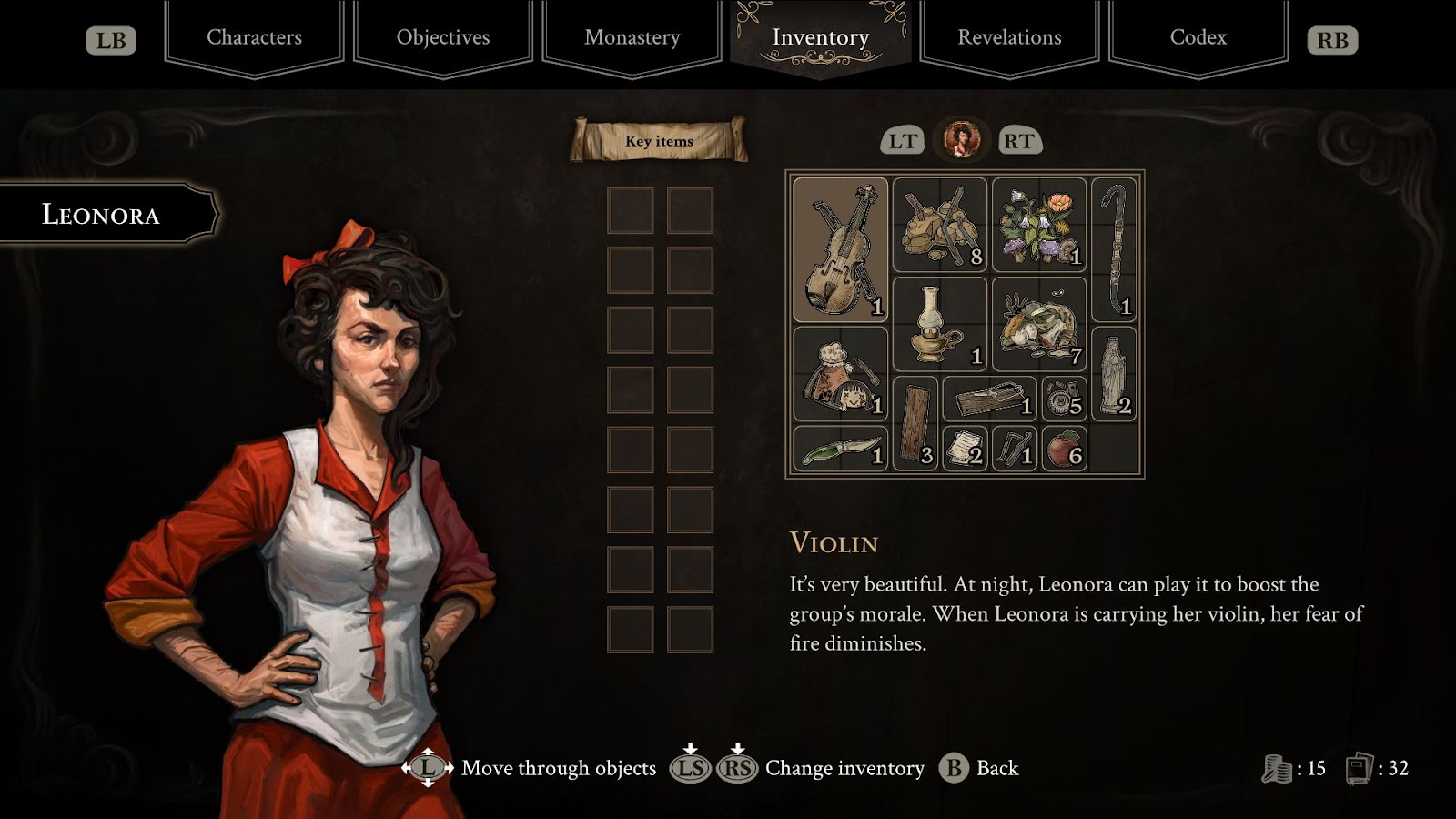Image resolution: width=1456 pixels, height=819 pixels.
Task: Select the stack of paper sheets
Action: click(964, 449)
